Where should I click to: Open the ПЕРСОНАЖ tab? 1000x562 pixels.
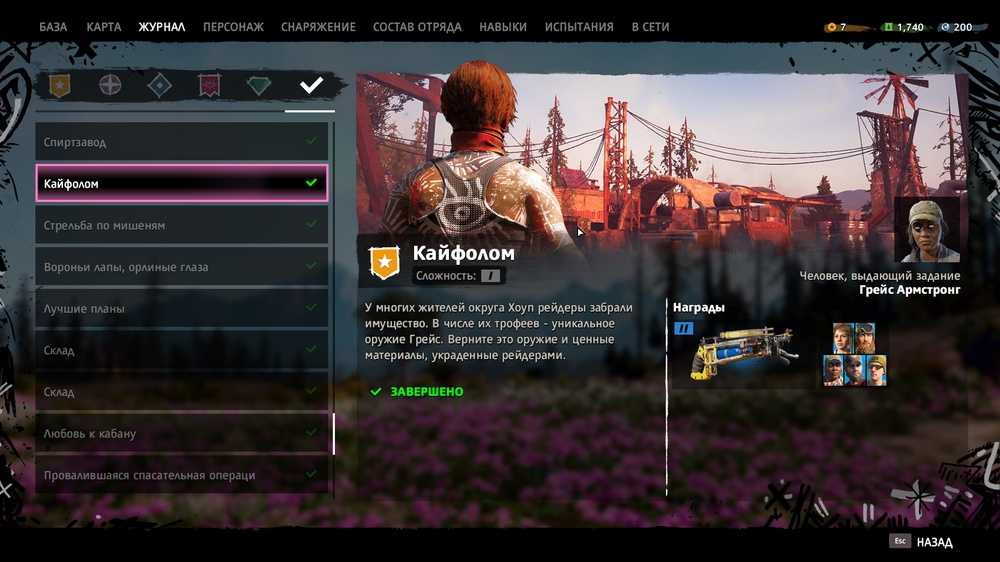pyautogui.click(x=233, y=27)
